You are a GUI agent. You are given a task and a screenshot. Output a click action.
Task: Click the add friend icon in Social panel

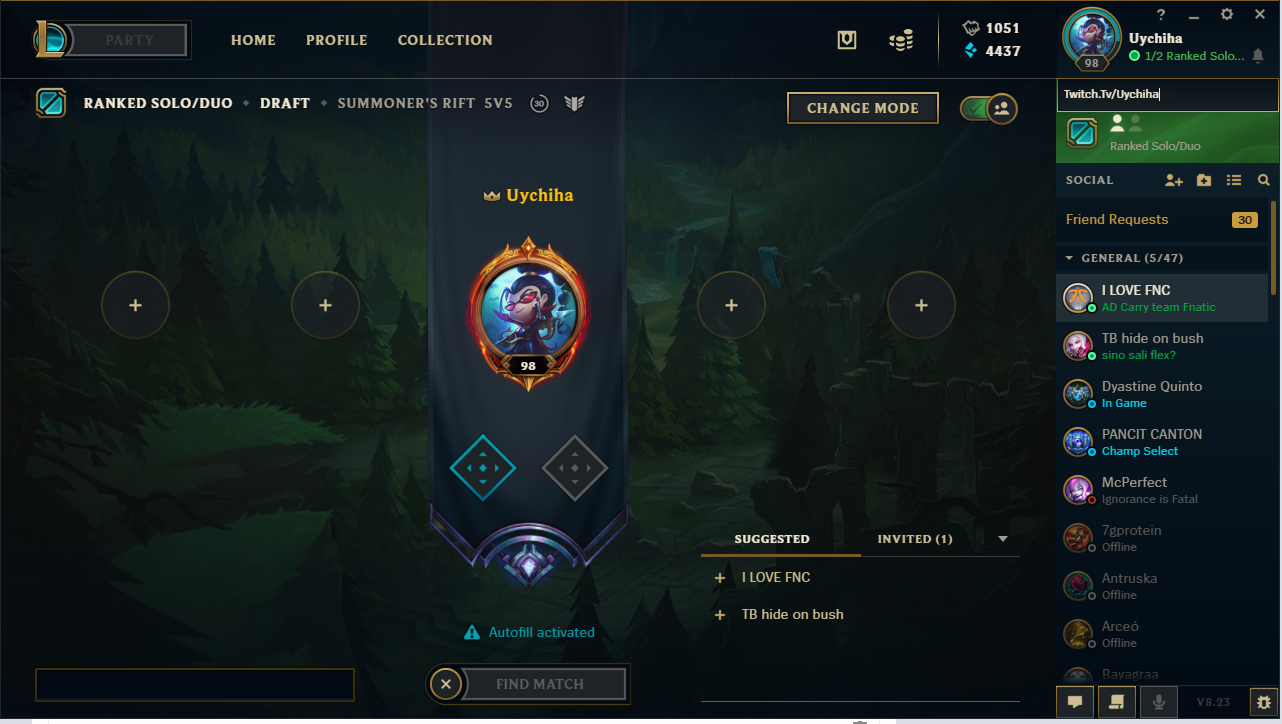pos(1174,180)
